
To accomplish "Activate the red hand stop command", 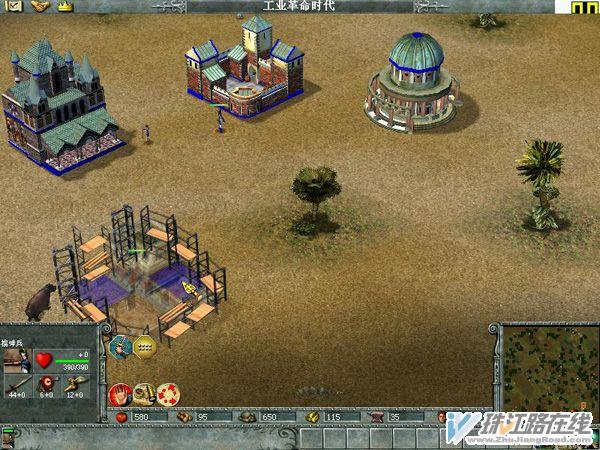I will (120, 393).
